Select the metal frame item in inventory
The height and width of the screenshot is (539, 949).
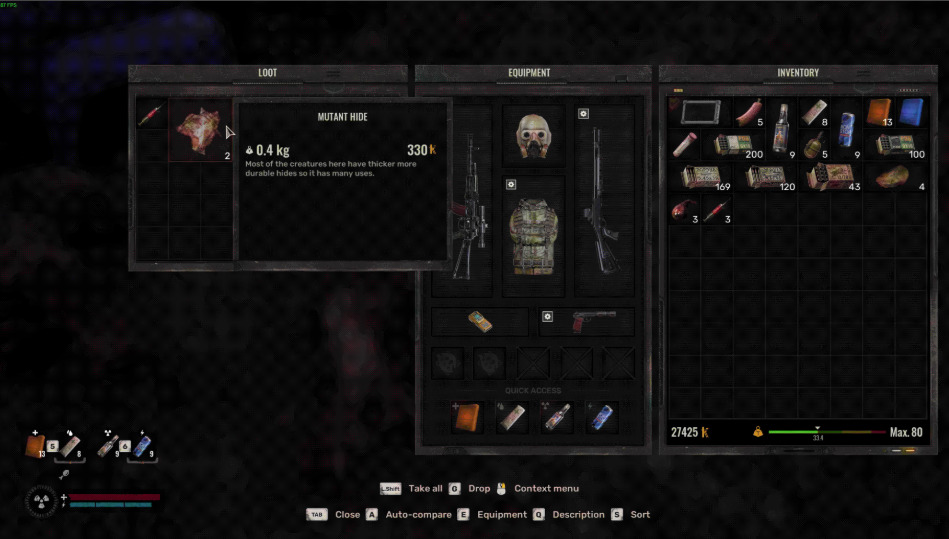(x=700, y=112)
